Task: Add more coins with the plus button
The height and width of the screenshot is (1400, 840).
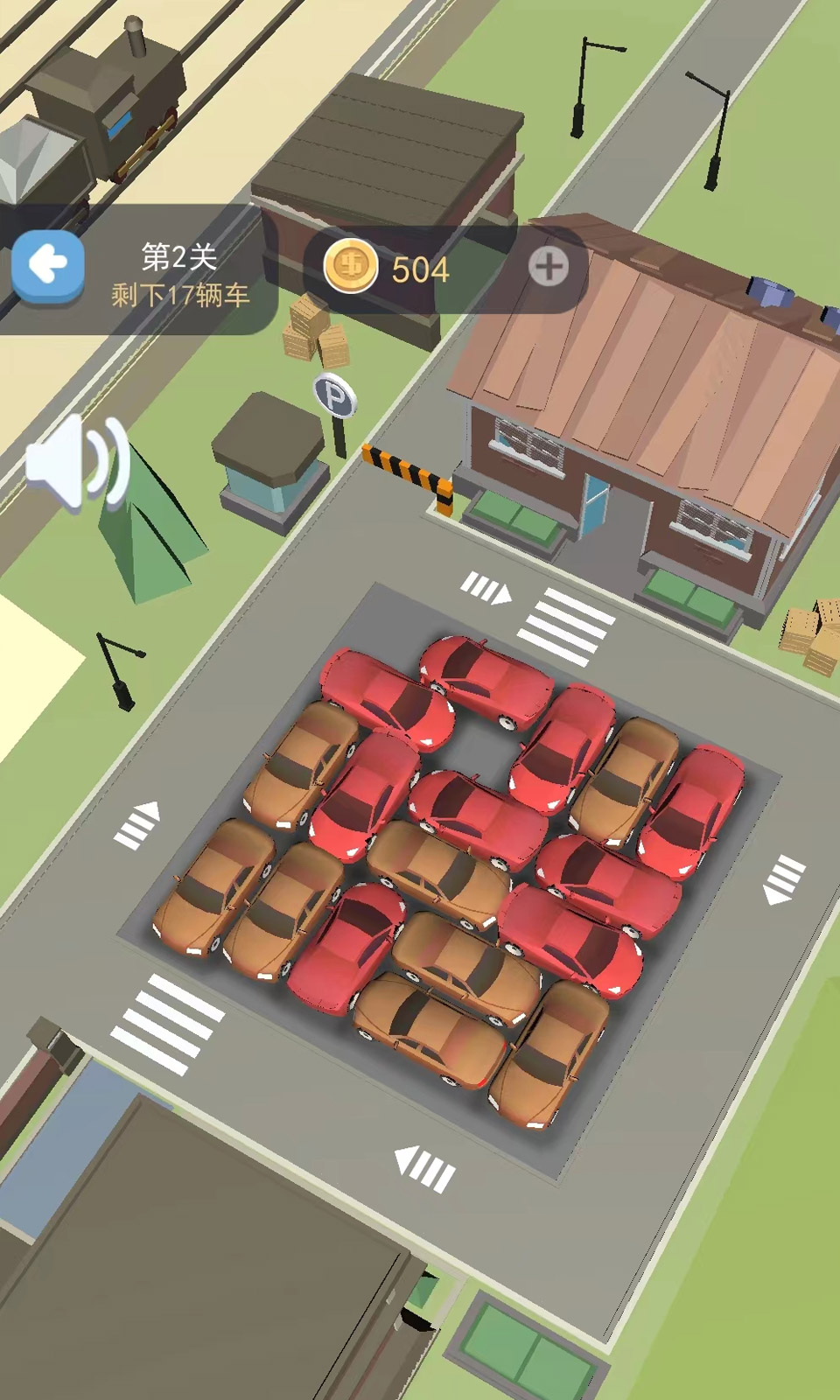Action: coord(549,267)
